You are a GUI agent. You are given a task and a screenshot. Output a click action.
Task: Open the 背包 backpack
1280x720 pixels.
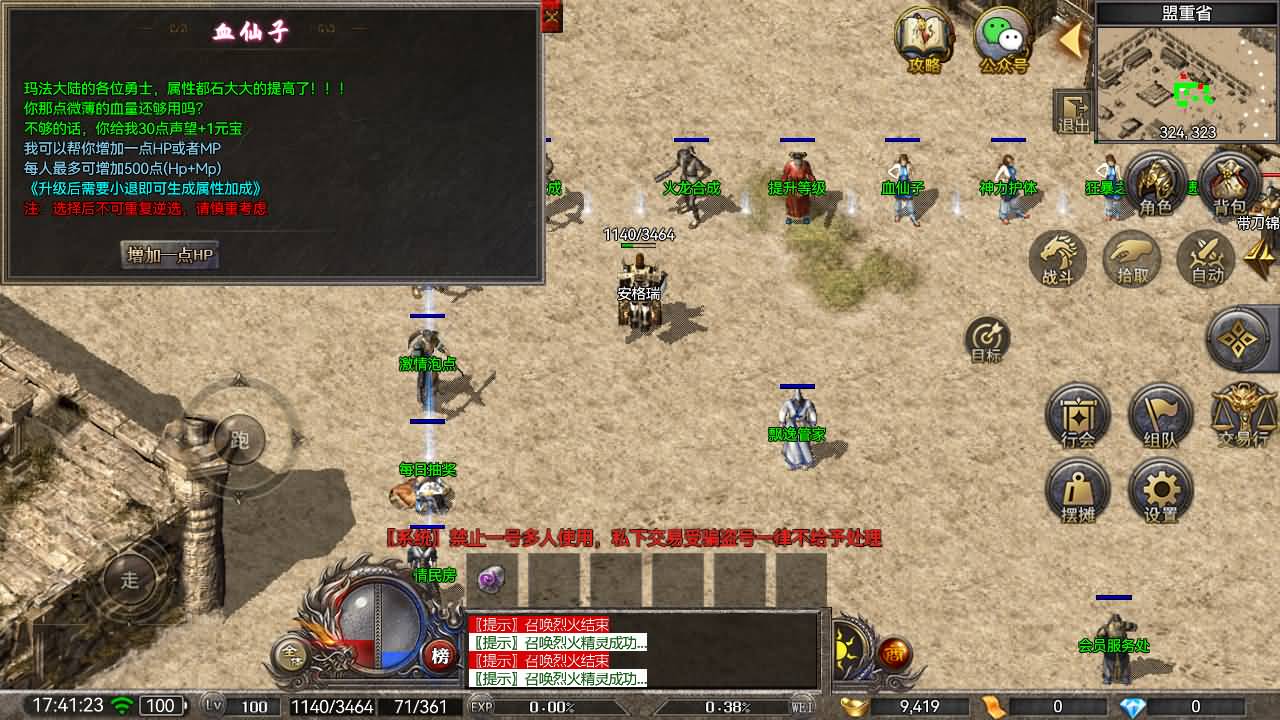coord(1229,185)
